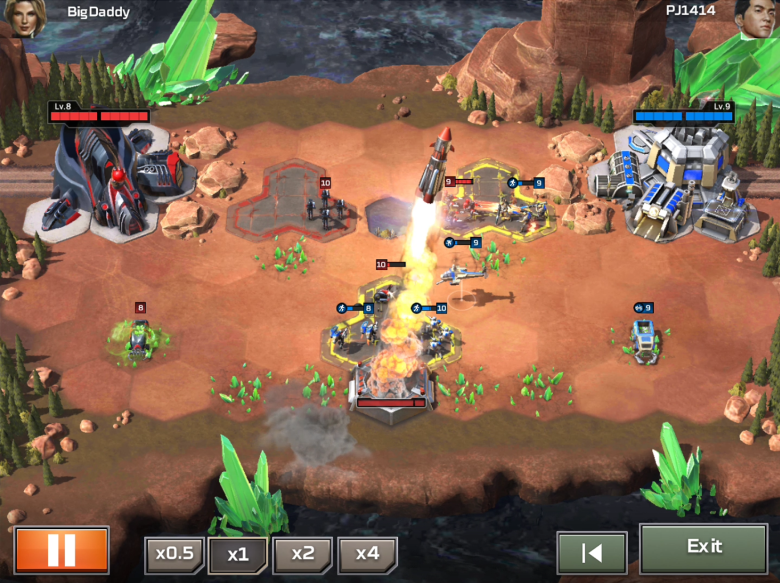The width and height of the screenshot is (780, 583).
Task: Choose the x4 fast-forward speed
Action: [x=367, y=554]
